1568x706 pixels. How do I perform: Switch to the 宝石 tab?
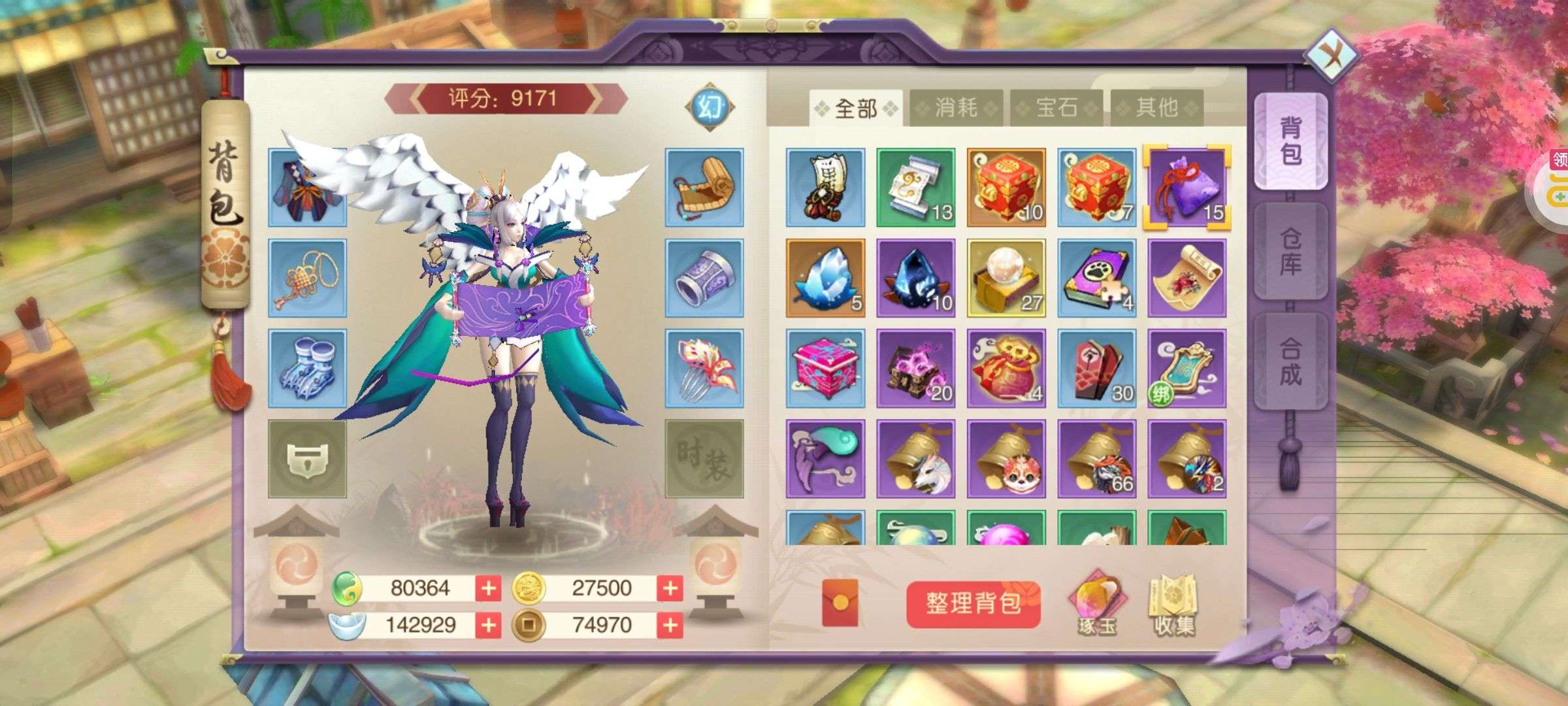click(x=1056, y=108)
